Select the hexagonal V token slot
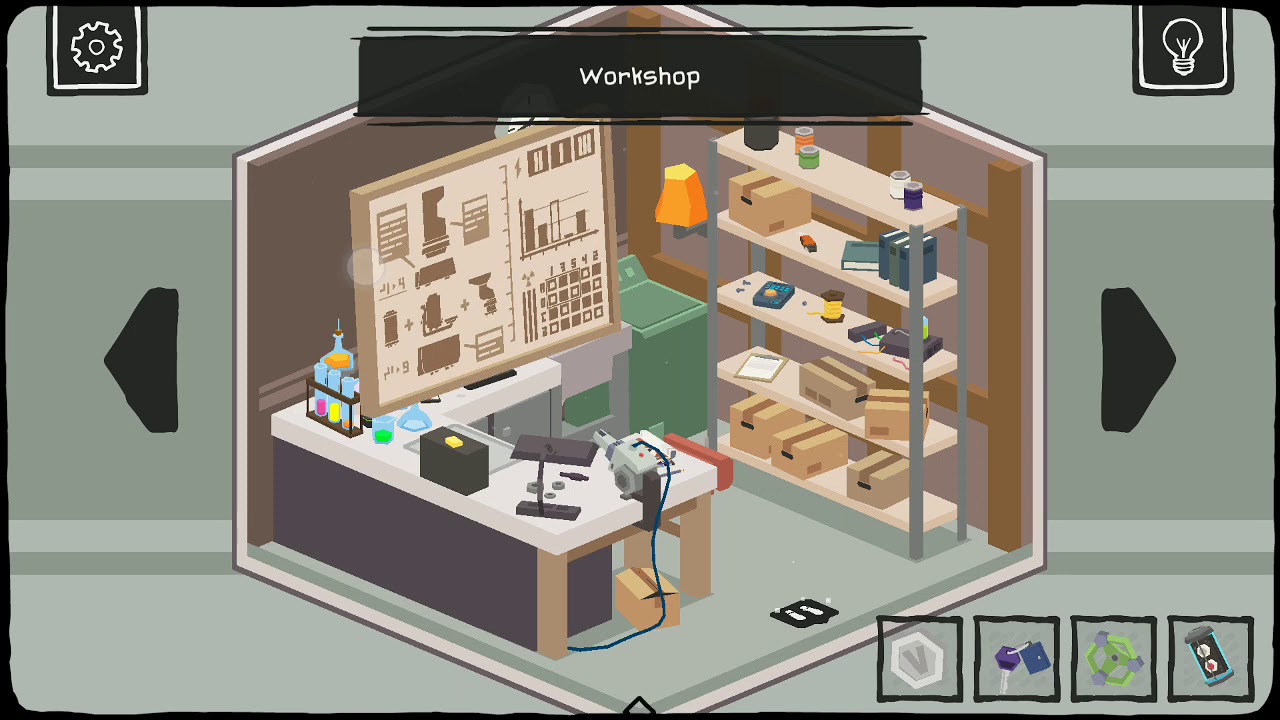This screenshot has height=720, width=1280. [x=919, y=659]
